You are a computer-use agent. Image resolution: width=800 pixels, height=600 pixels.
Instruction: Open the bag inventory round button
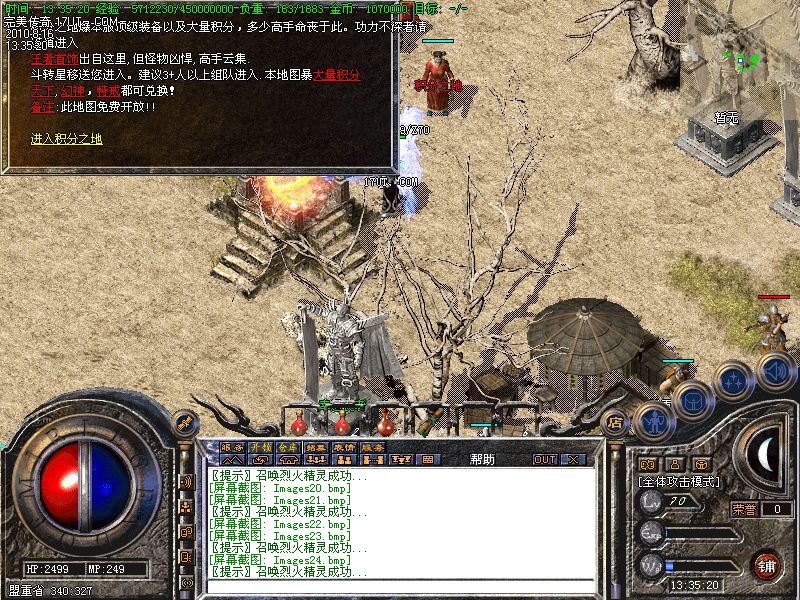[x=693, y=399]
